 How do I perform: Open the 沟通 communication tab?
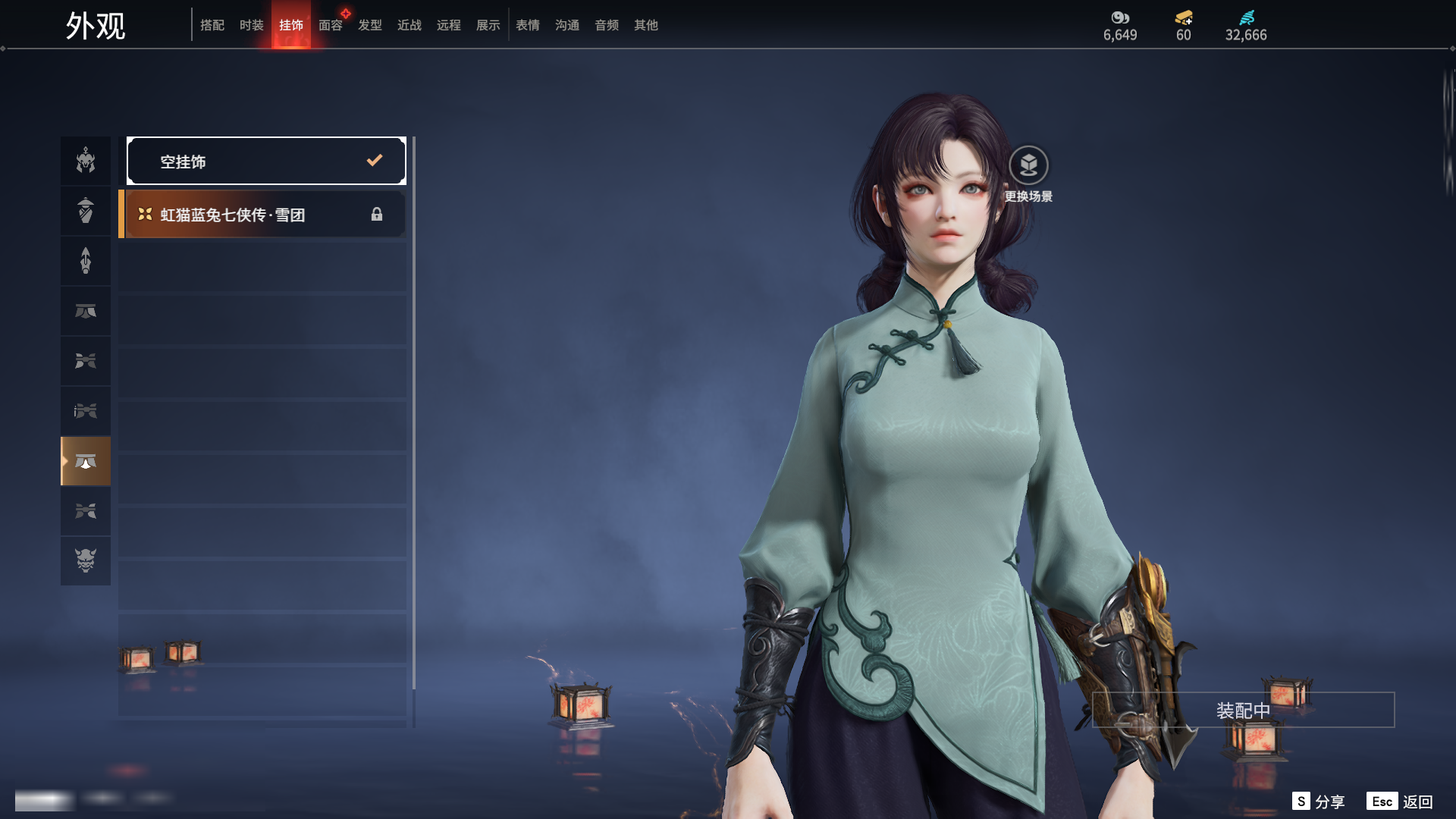click(567, 25)
